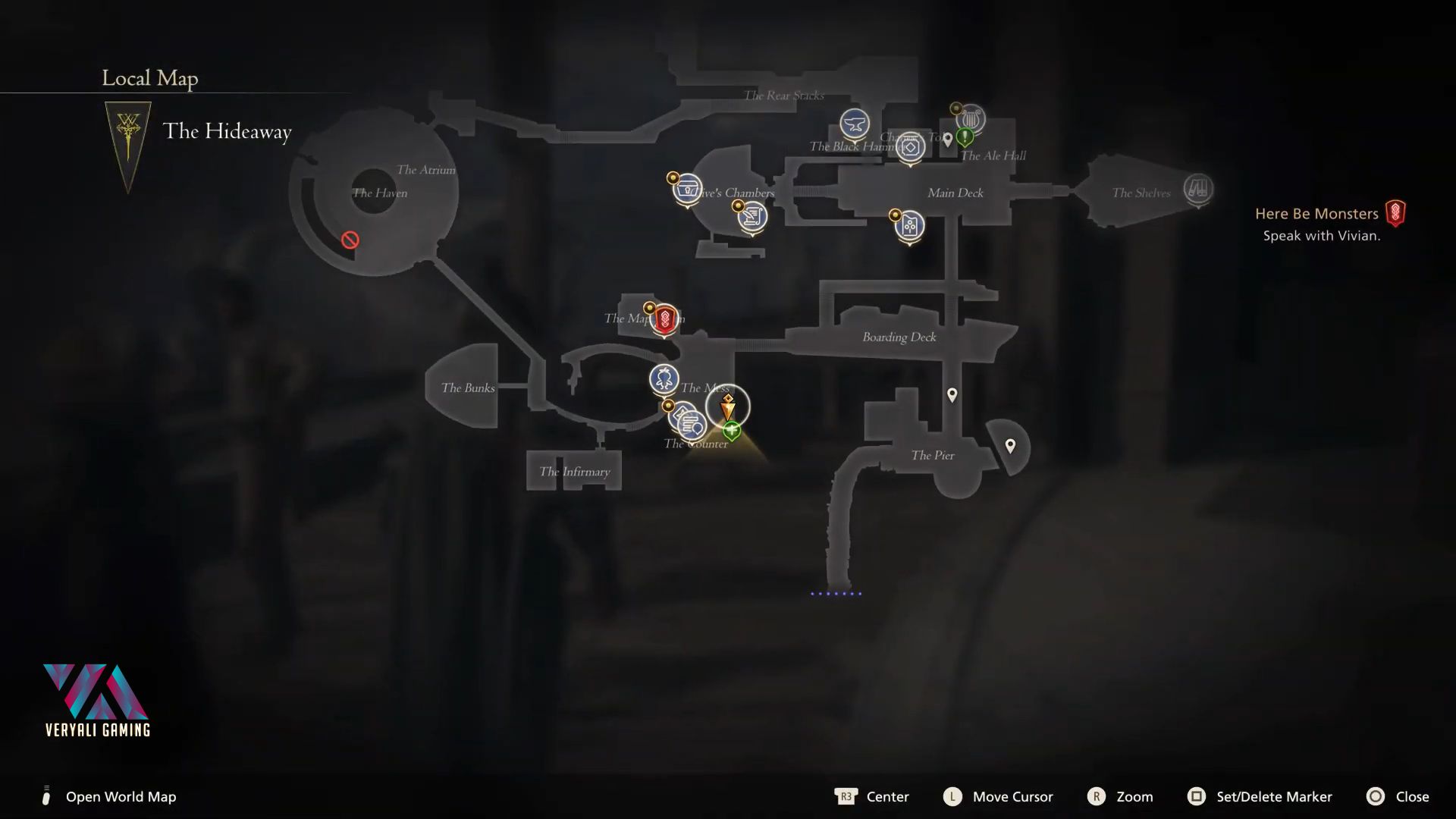The height and width of the screenshot is (819, 1456).
Task: Select the diamond emblem marker above Main Deck
Action: click(911, 146)
